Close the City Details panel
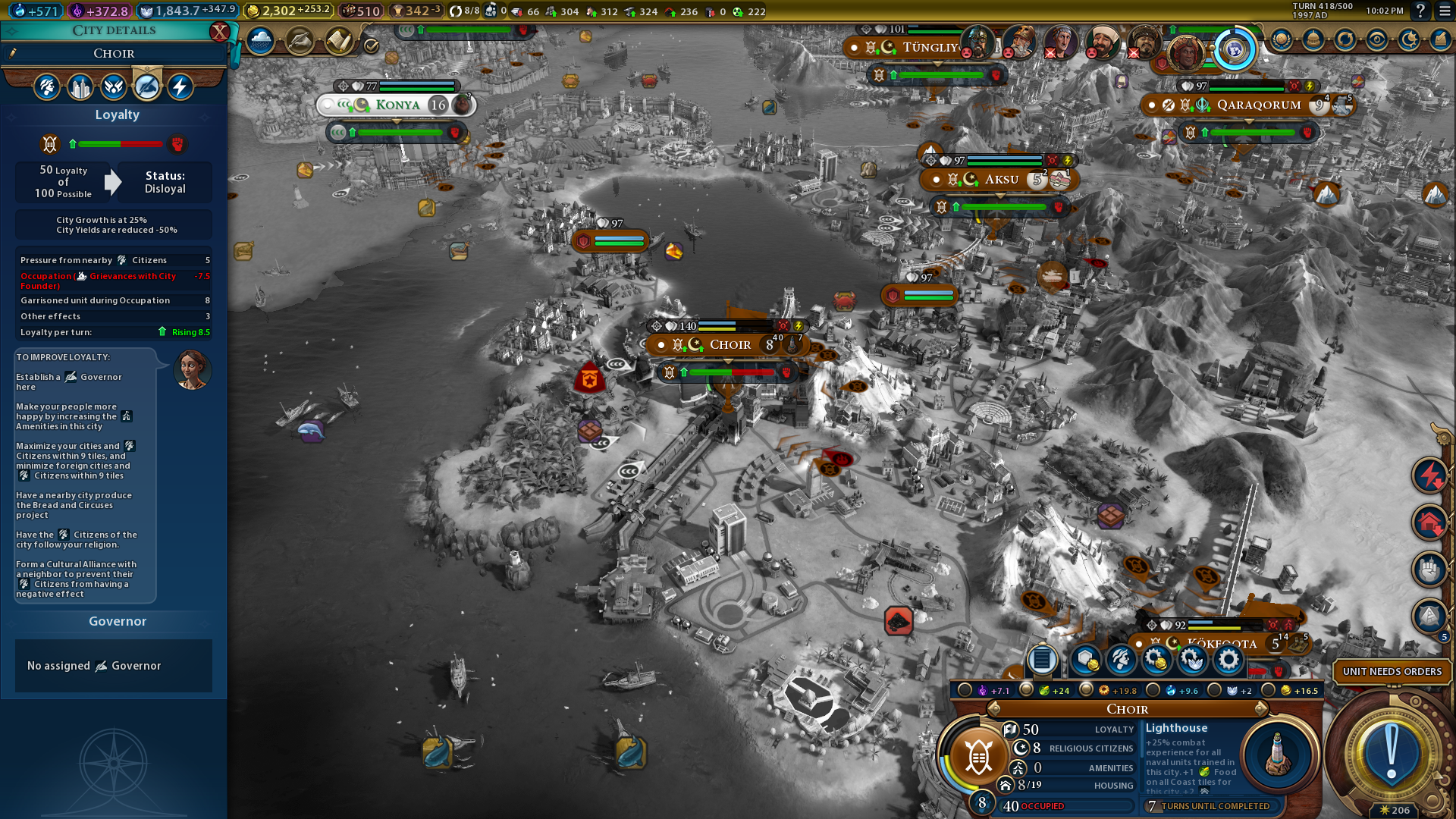Image resolution: width=1456 pixels, height=819 pixels. [x=219, y=32]
